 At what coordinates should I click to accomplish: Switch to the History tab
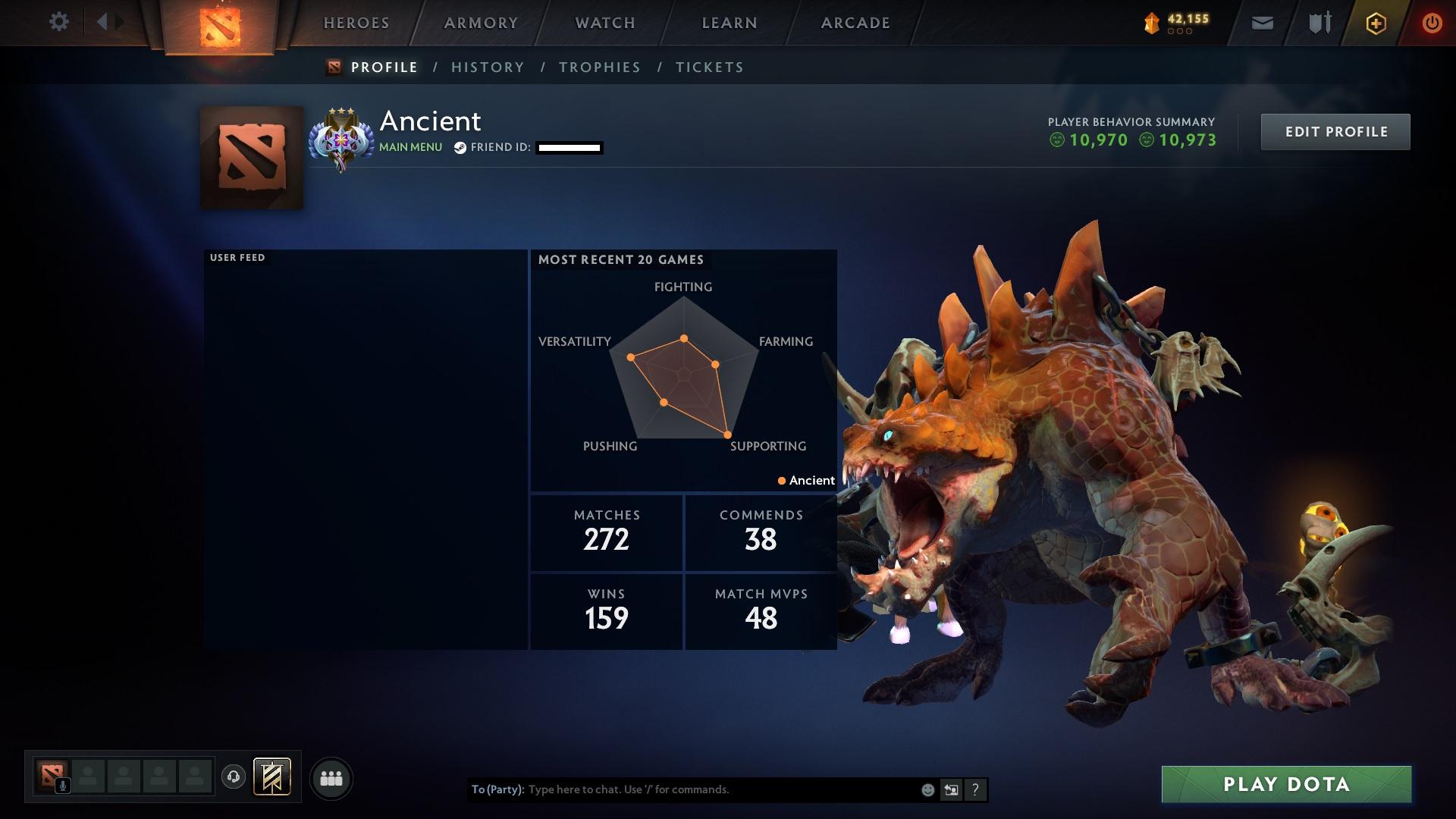click(x=488, y=67)
